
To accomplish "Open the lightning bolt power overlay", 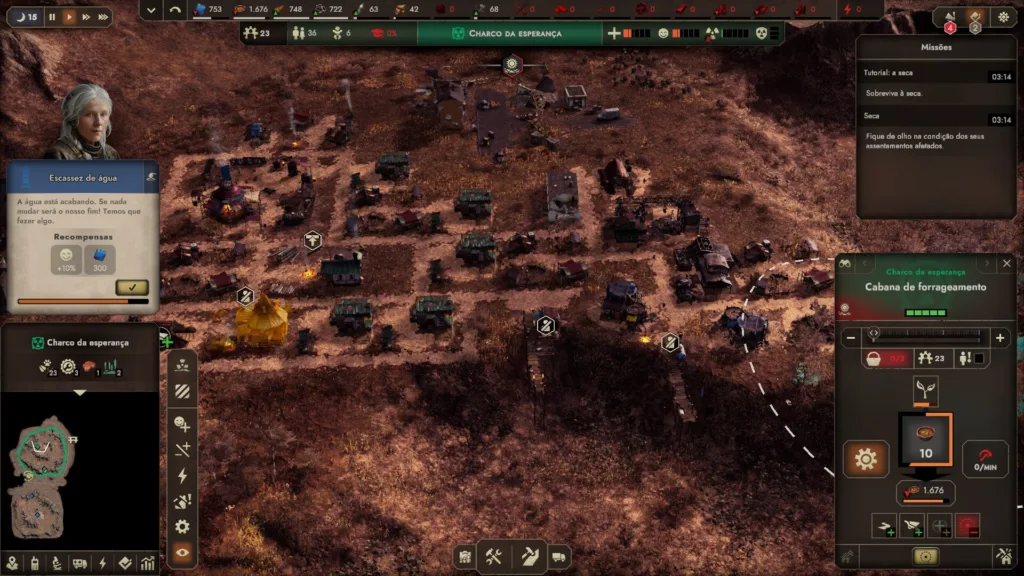I will click(182, 476).
